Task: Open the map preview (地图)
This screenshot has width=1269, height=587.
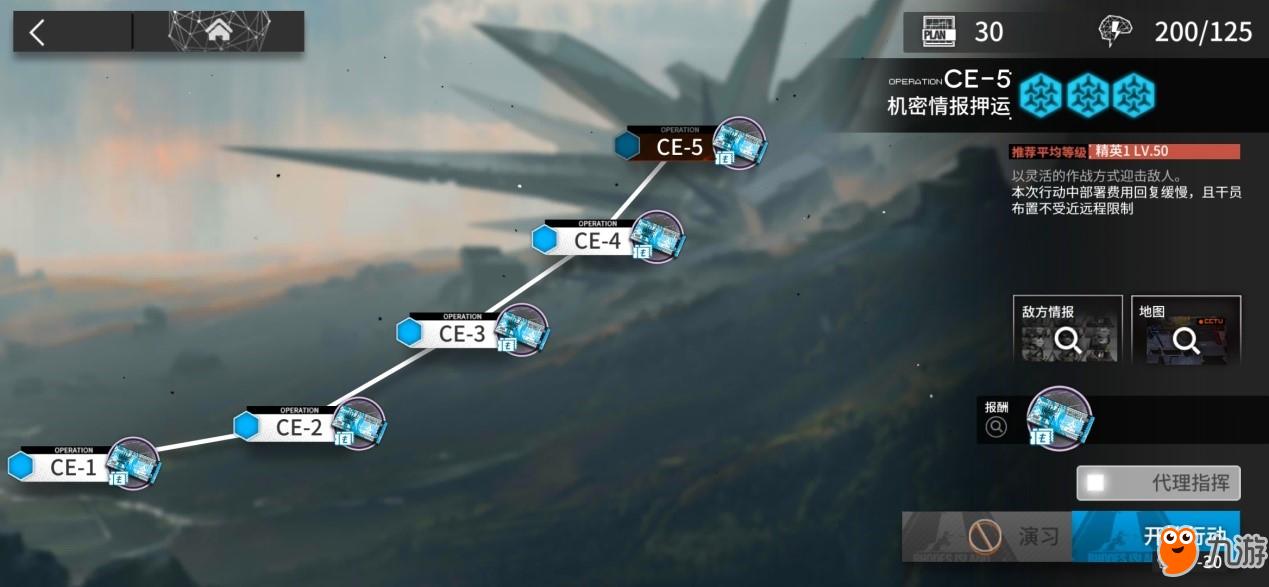Action: [1186, 330]
